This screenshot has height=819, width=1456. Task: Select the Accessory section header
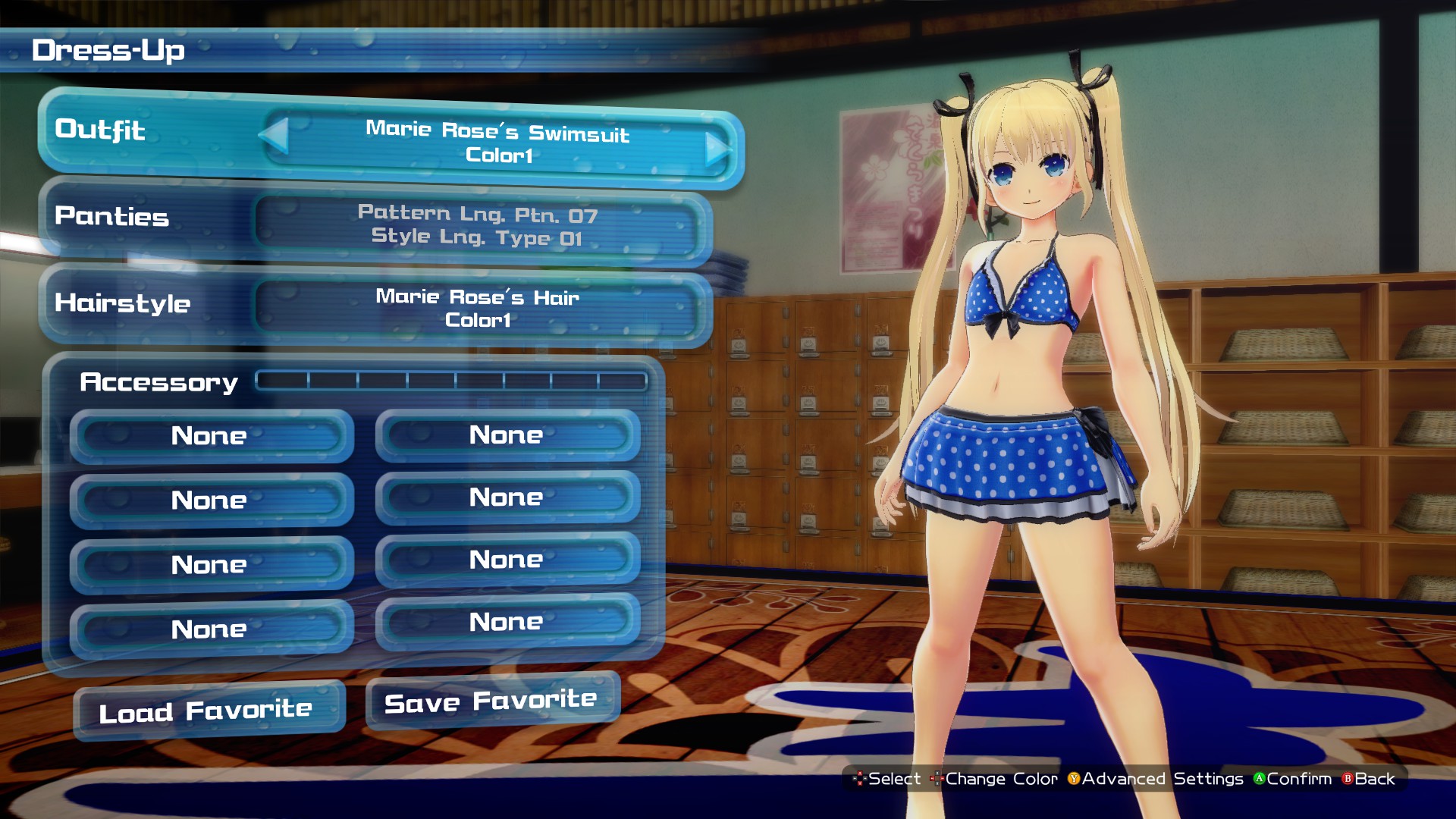tap(159, 382)
